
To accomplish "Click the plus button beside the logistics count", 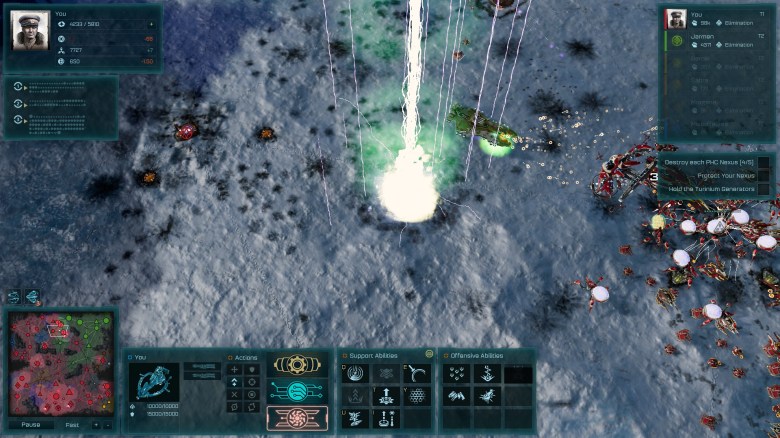I will [152, 23].
